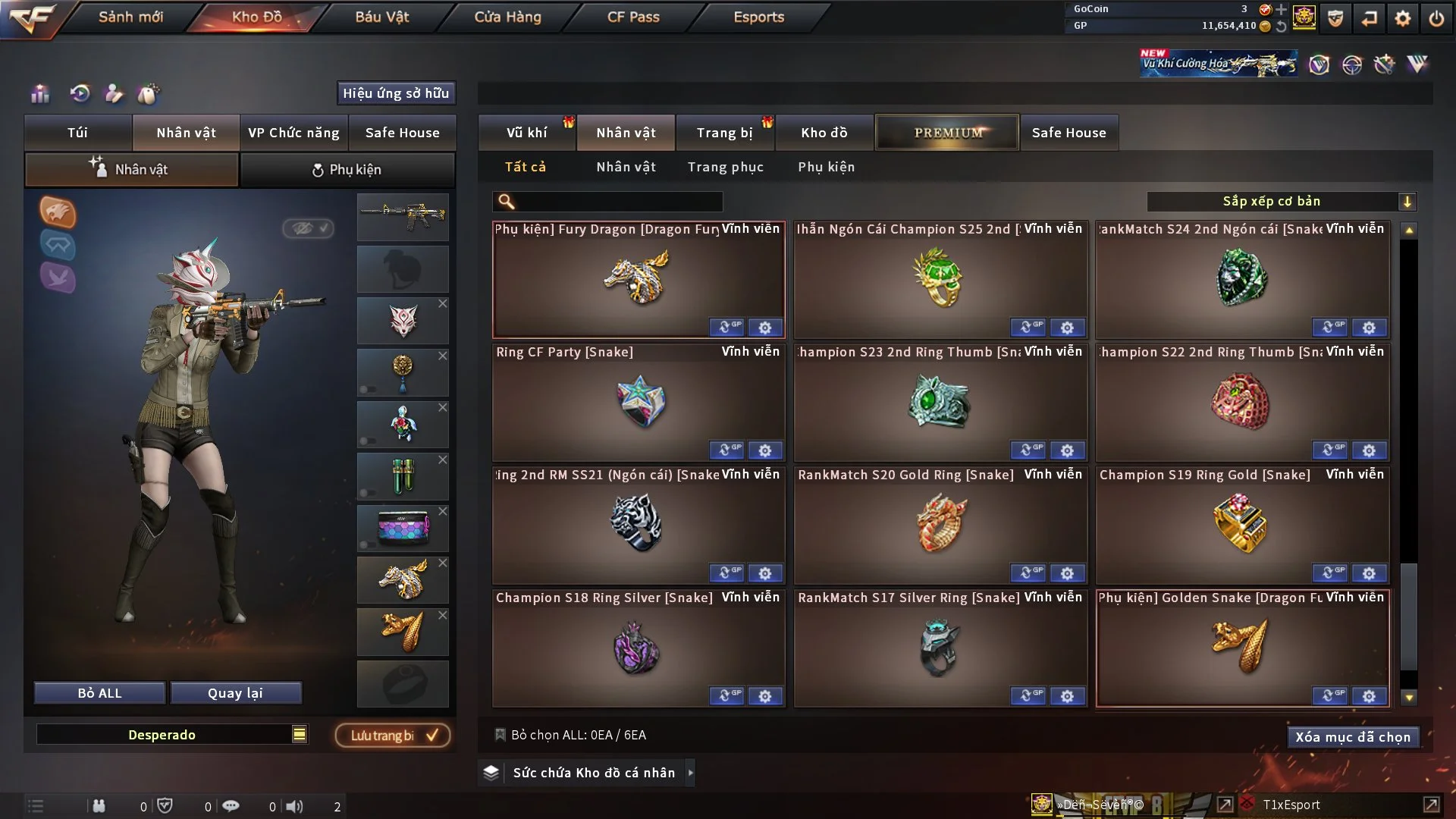Select the Trang phục filter

(725, 167)
